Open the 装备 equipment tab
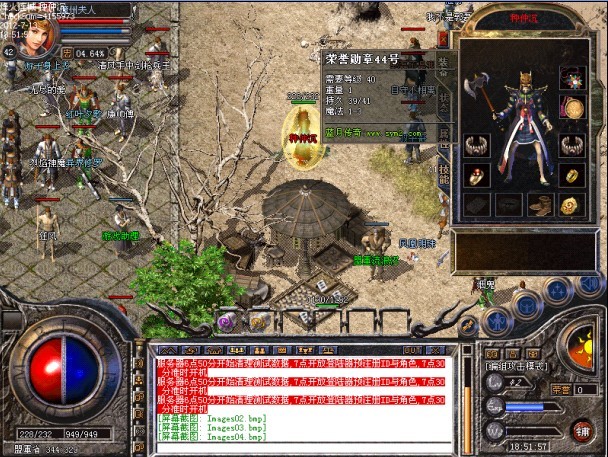Viewport: 608px width, 457px height. [445, 67]
